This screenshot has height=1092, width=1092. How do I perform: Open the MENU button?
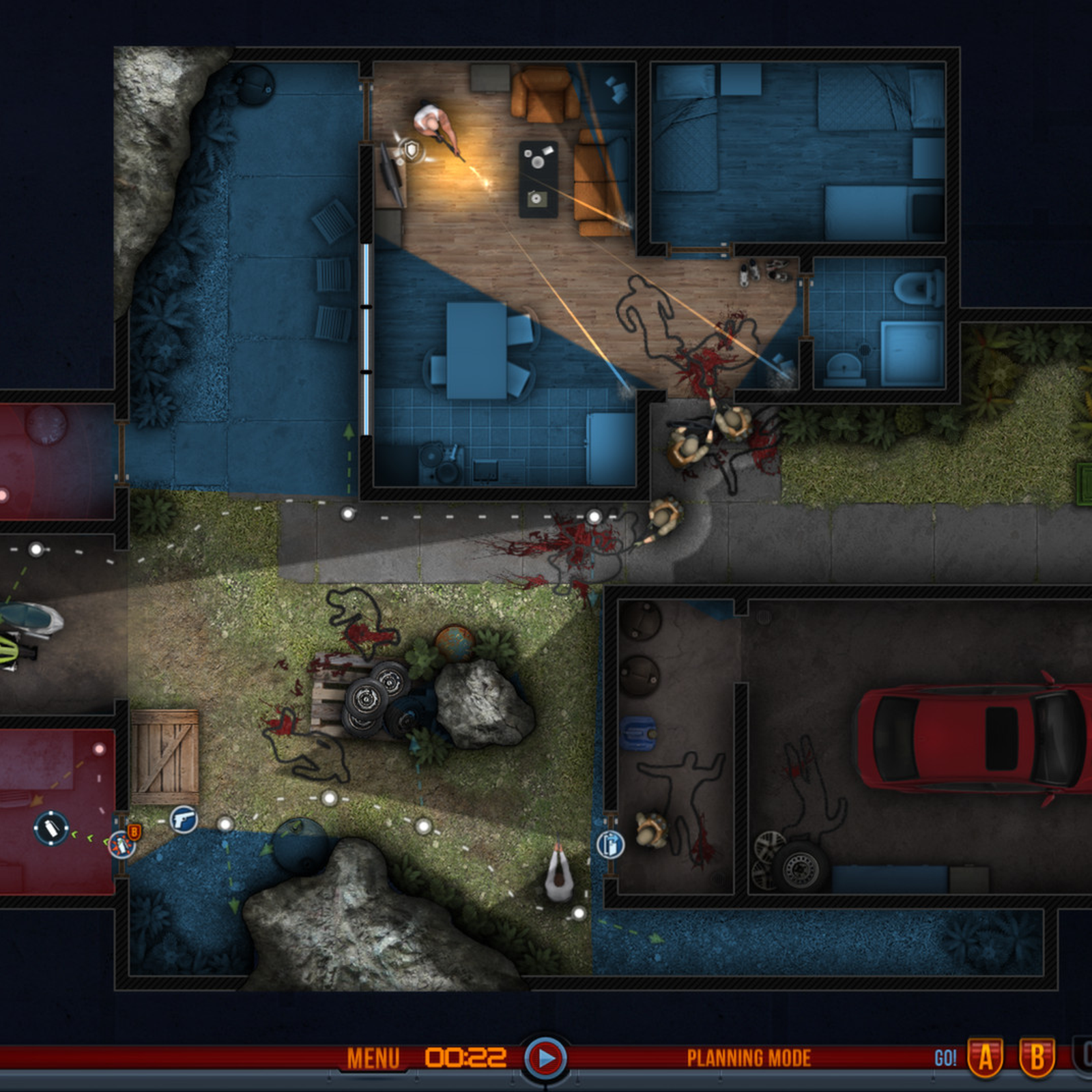[373, 1059]
